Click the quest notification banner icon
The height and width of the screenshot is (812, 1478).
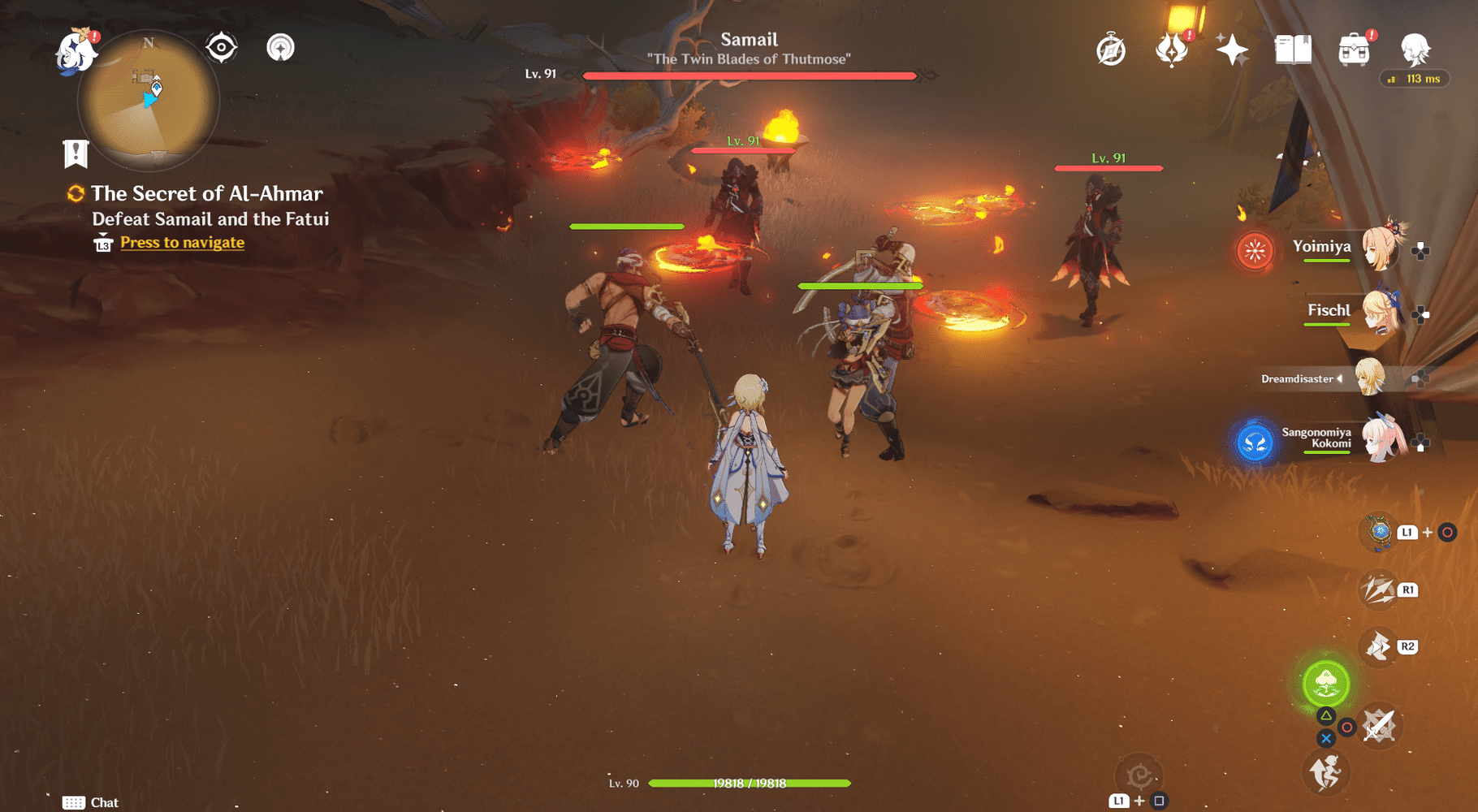click(76, 152)
